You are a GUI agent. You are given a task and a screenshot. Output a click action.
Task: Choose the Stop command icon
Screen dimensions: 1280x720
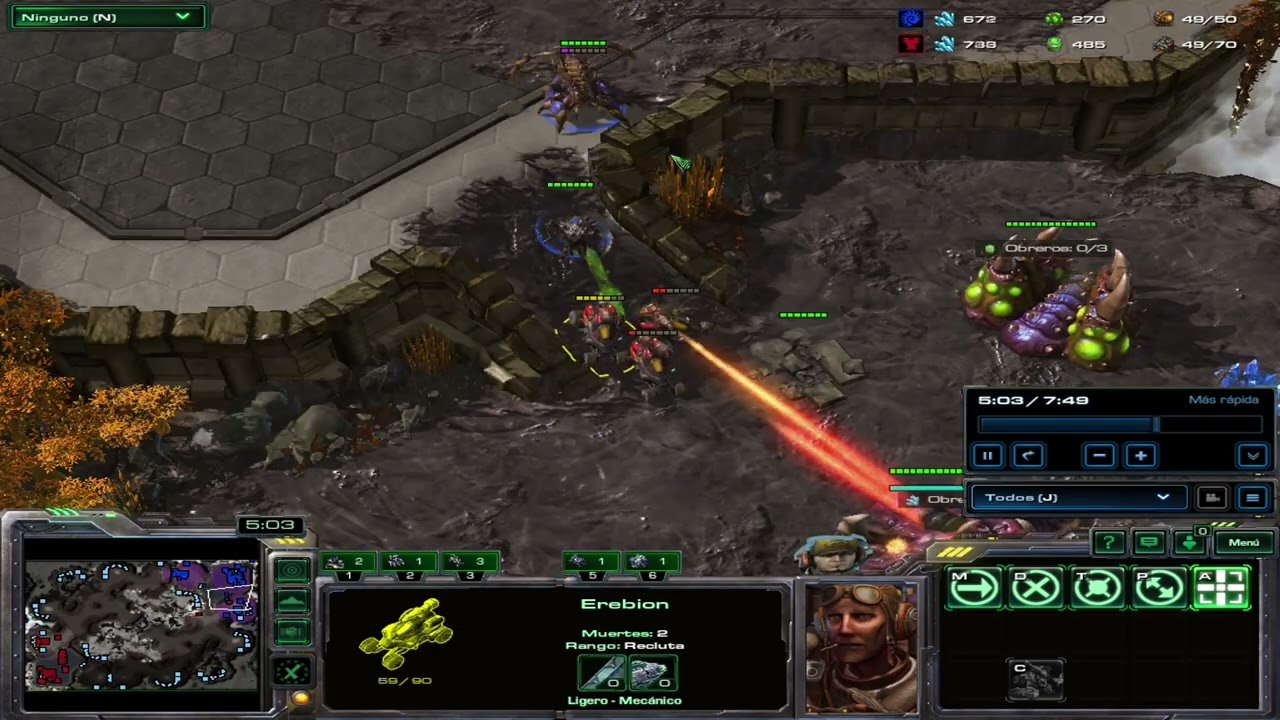click(x=1036, y=588)
